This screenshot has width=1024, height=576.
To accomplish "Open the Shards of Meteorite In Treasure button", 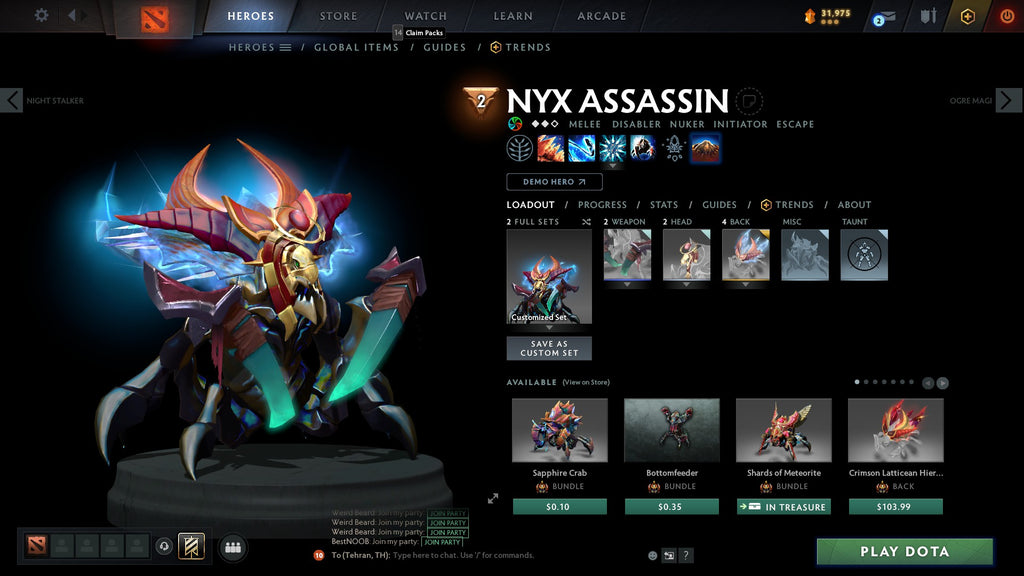I will pos(784,507).
